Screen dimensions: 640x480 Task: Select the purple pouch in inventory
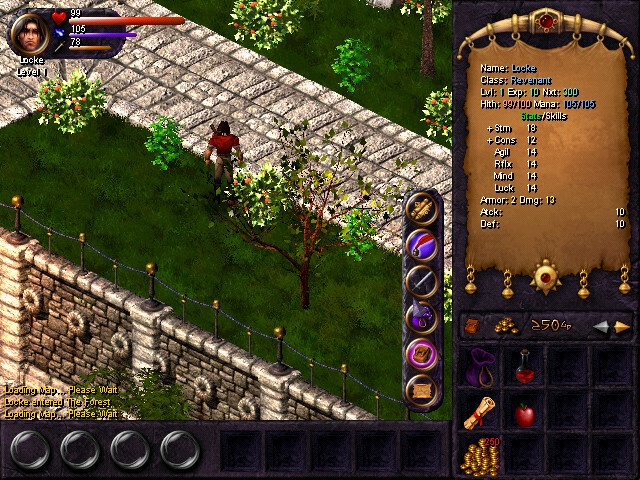pyautogui.click(x=480, y=366)
